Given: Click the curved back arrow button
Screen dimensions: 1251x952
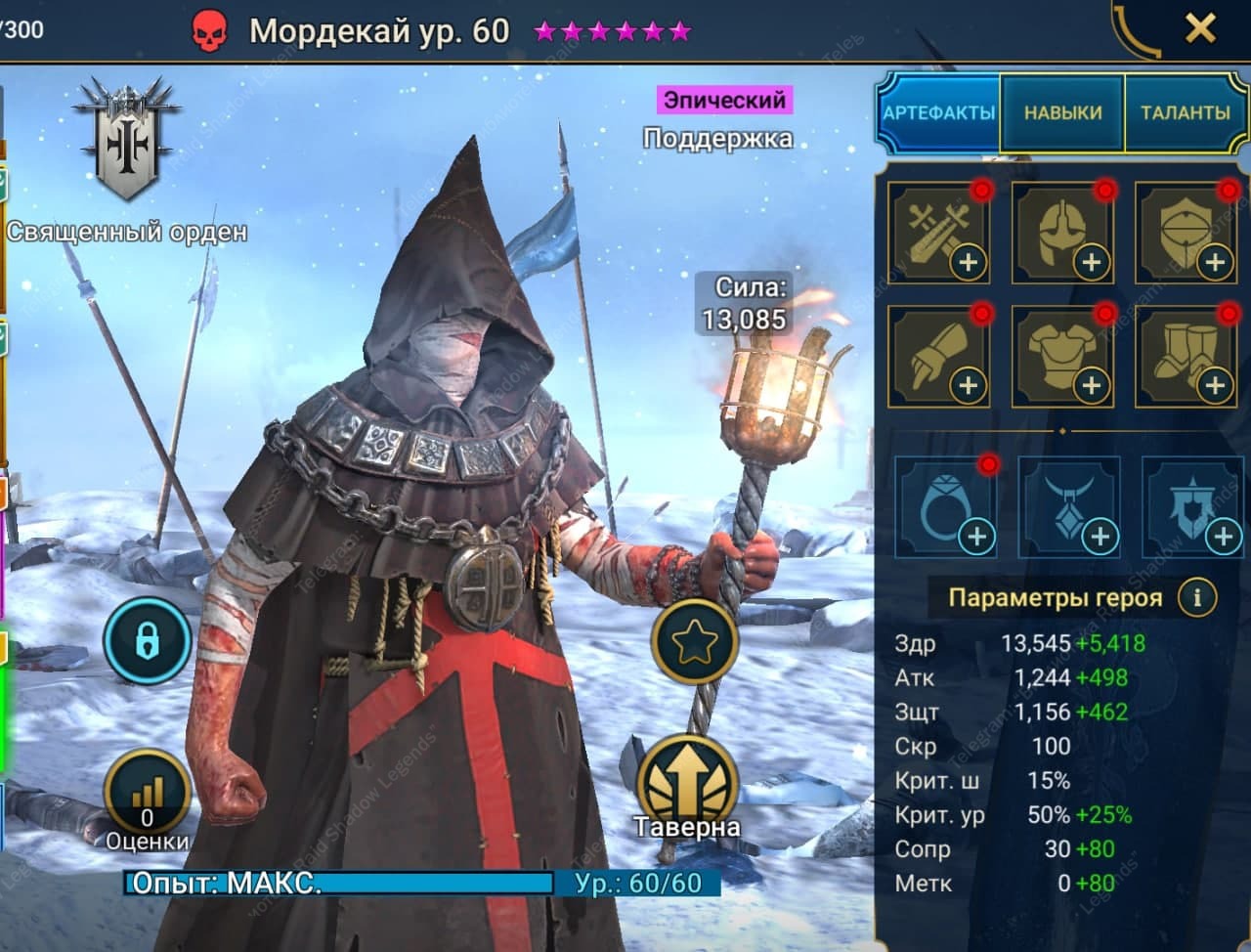Looking at the screenshot, I should click(1136, 31).
